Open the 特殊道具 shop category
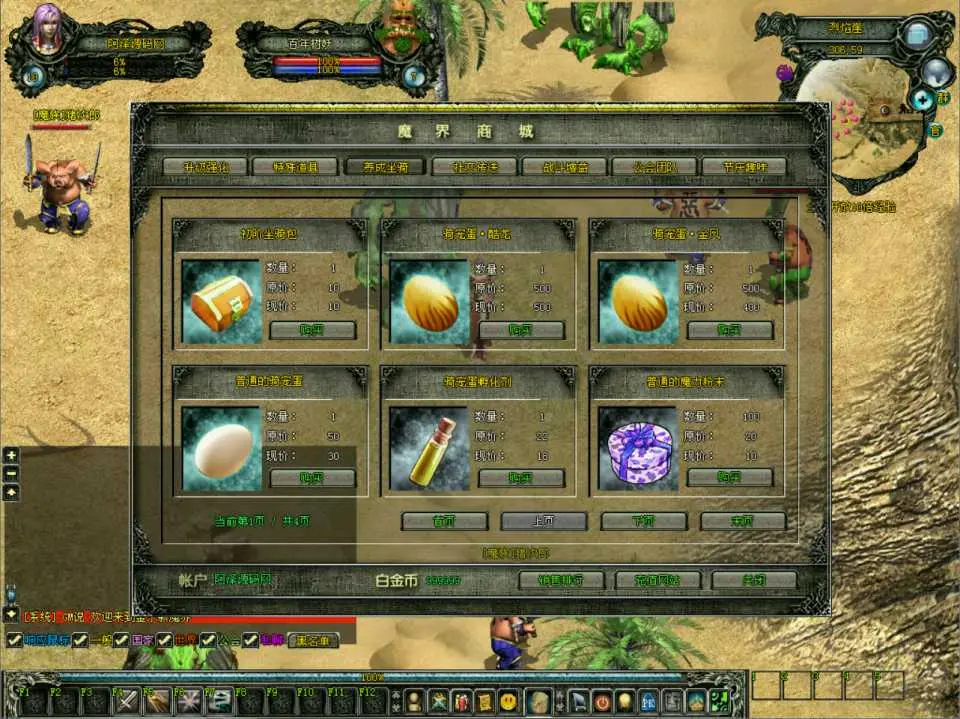Screen dimensions: 960x719 [296, 167]
